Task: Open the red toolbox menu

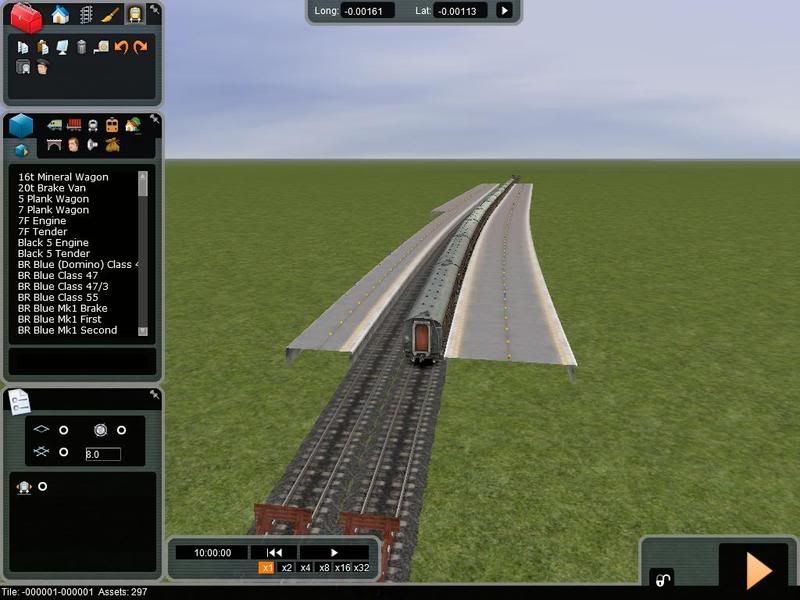Action: pos(27,17)
